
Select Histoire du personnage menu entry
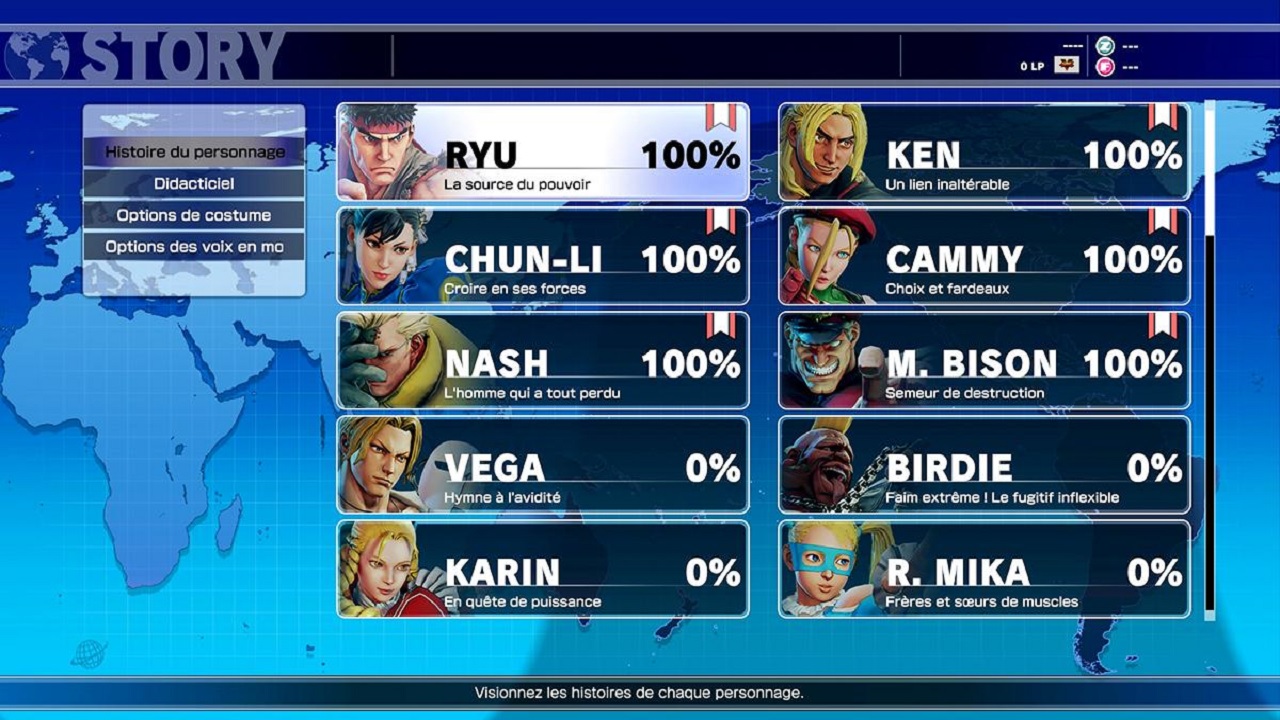194,152
